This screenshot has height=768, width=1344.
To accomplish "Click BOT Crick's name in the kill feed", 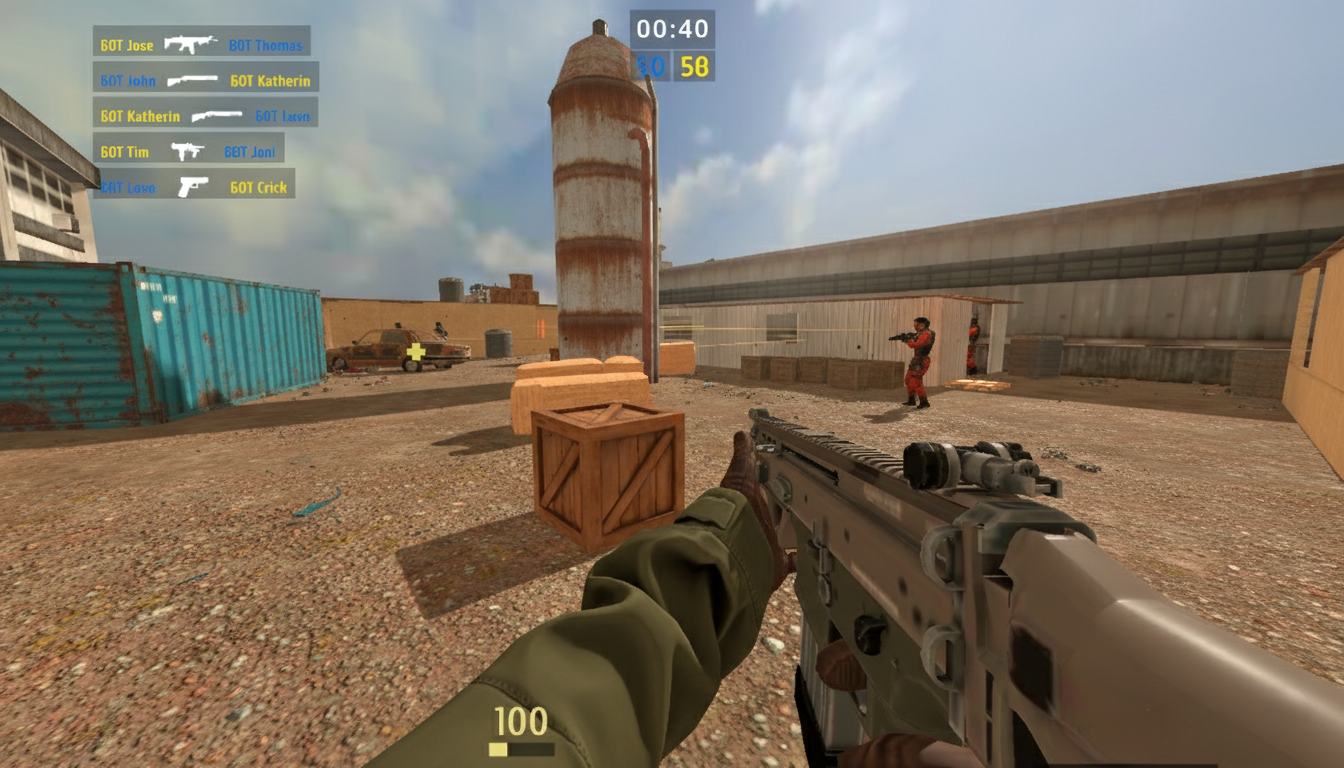I will pos(258,186).
